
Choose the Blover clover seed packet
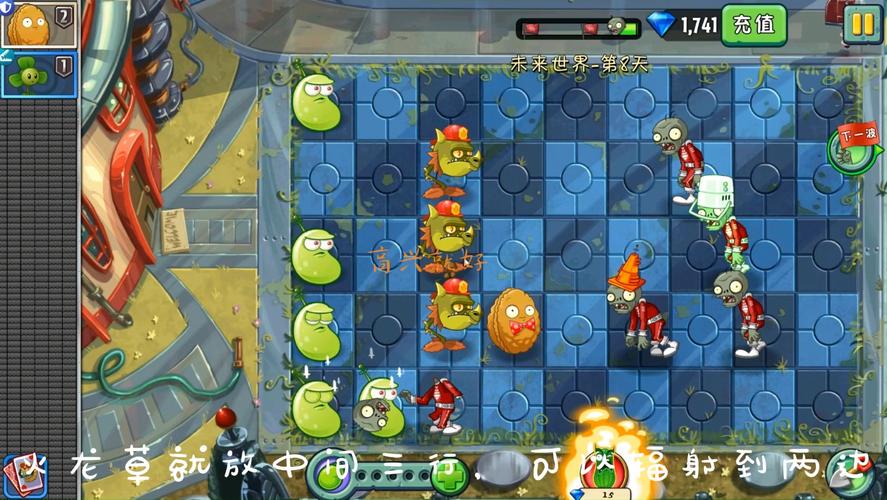click(38, 74)
